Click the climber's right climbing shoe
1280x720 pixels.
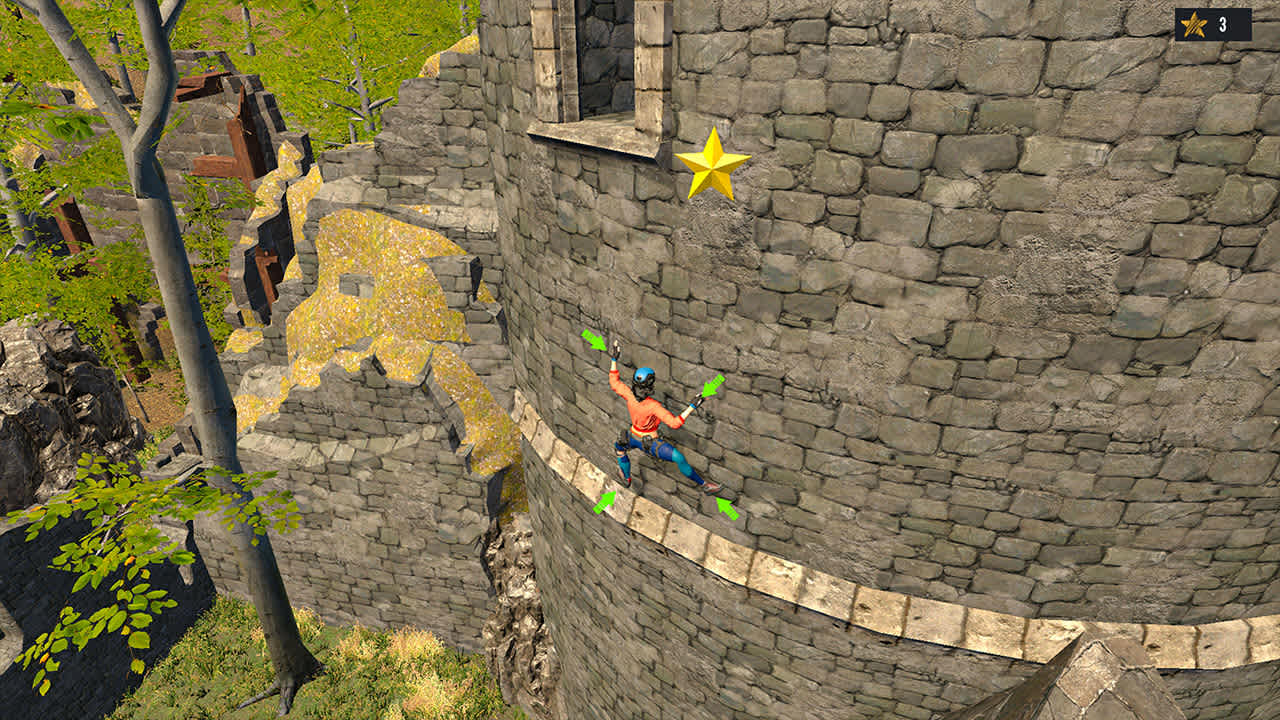(710, 488)
